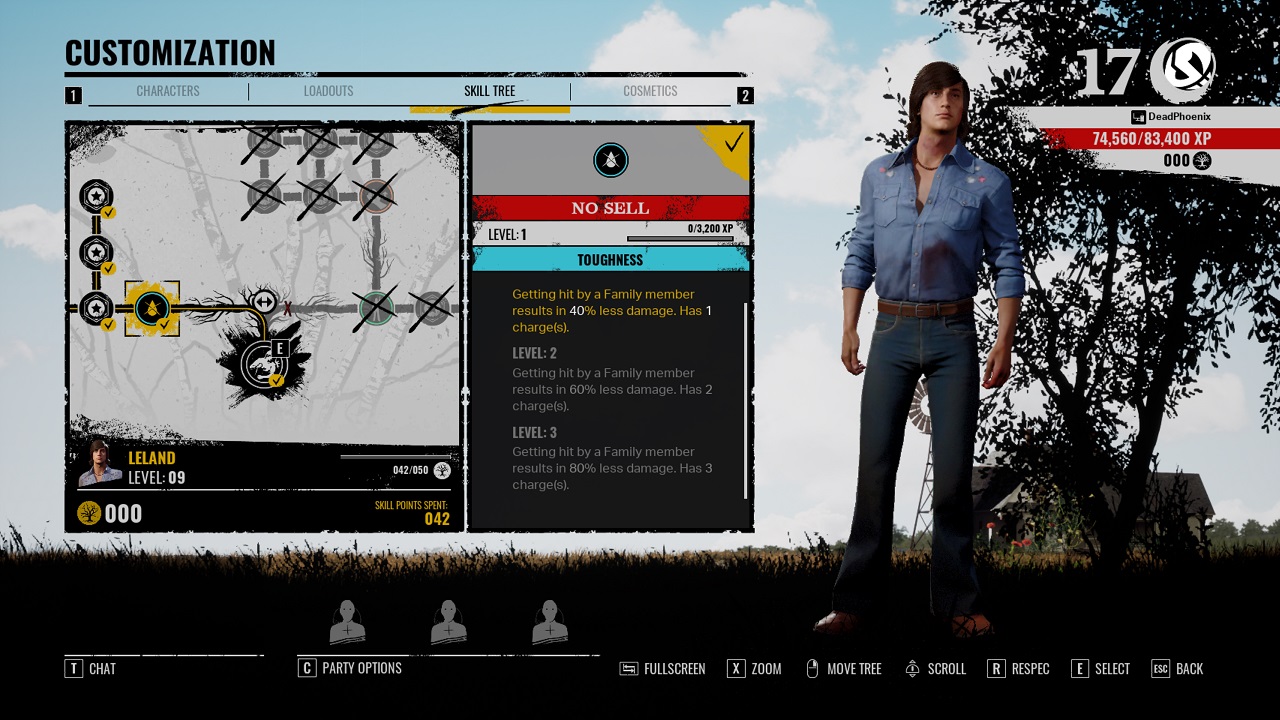Click the topmost star node on the left column
1280x720 pixels.
(x=97, y=196)
